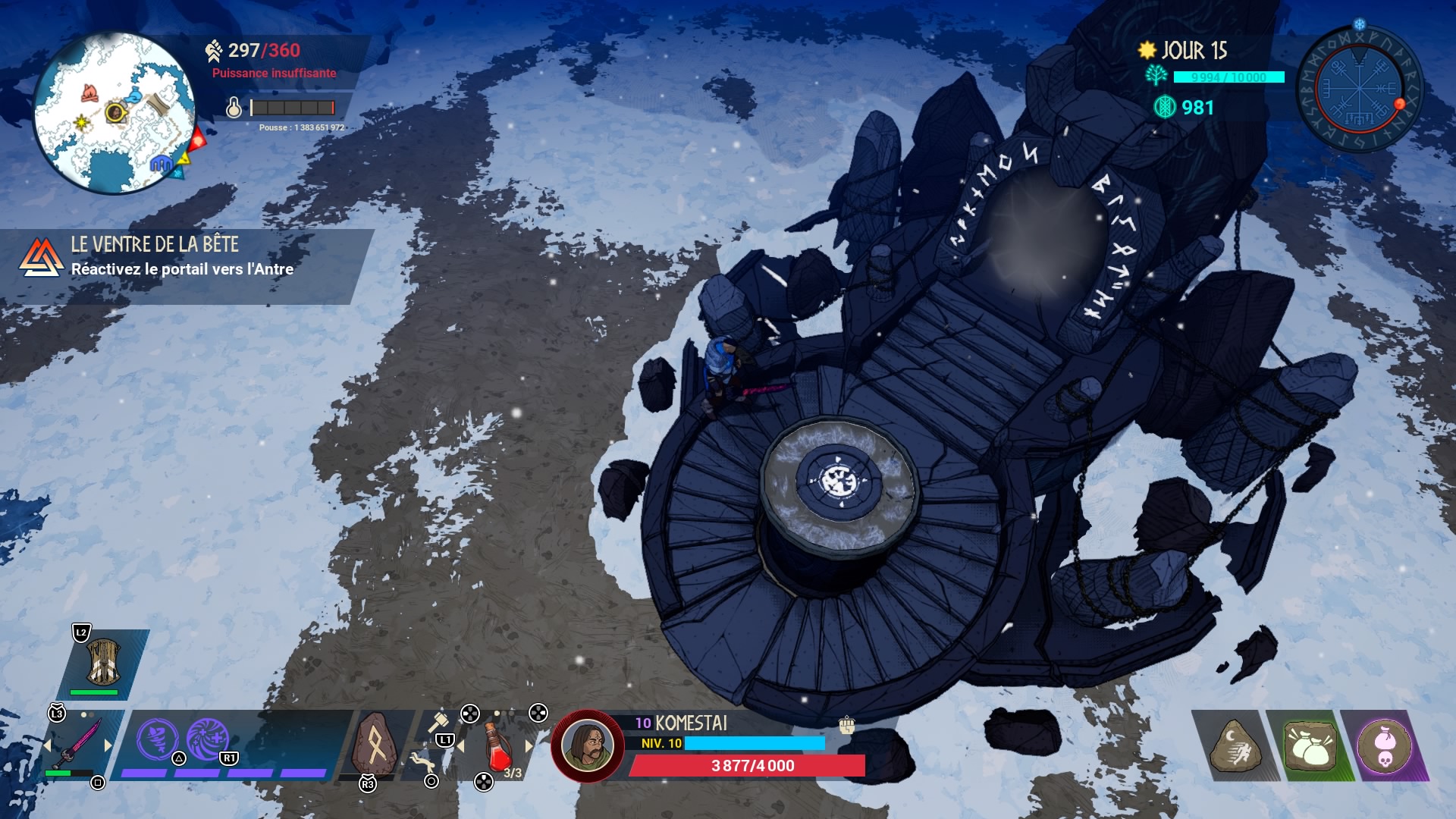Switch to the previous weapon with left arrow
The width and height of the screenshot is (1456, 819).
47,745
